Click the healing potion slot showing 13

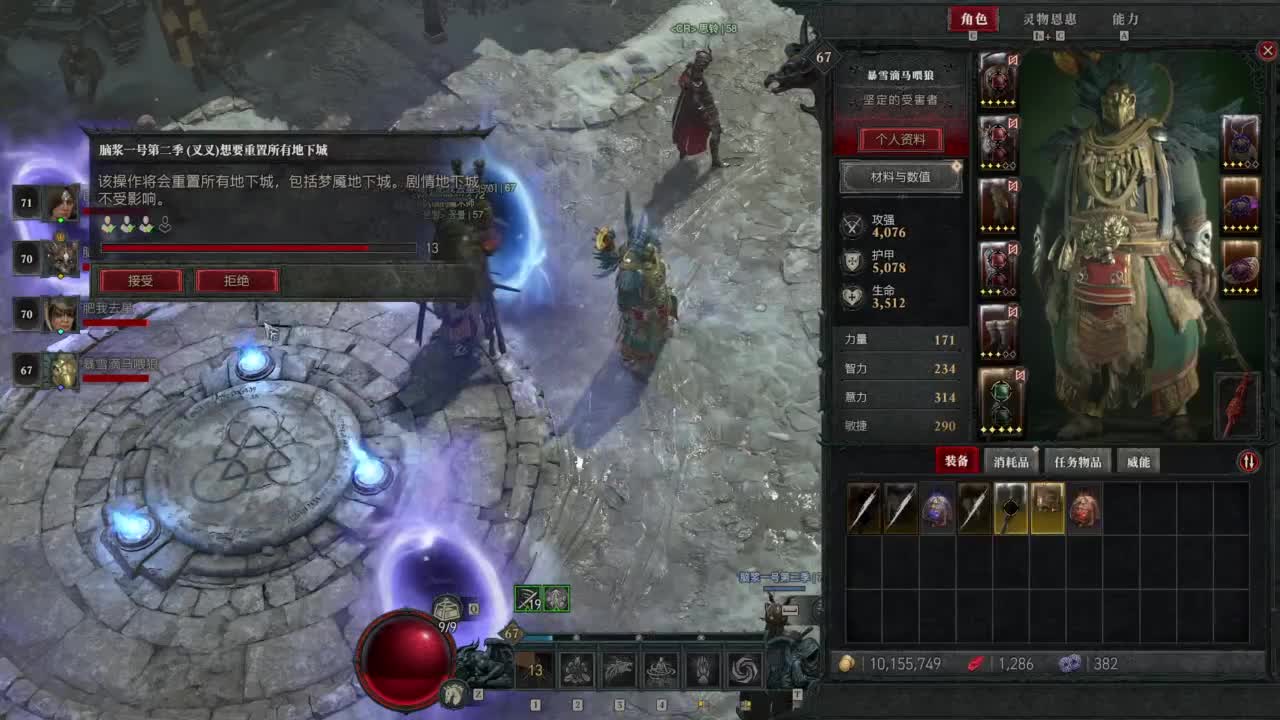(x=535, y=670)
